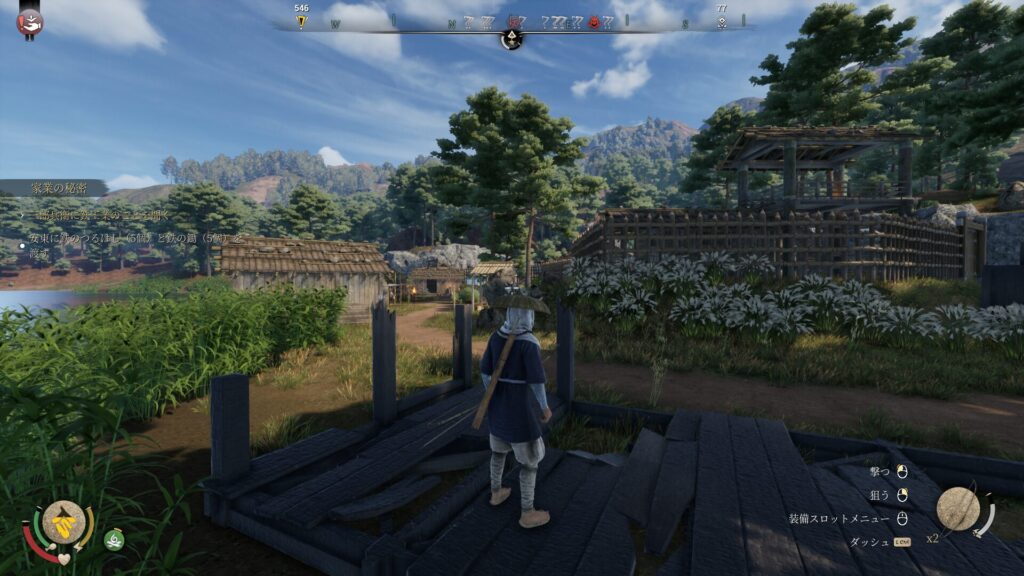Click the yellow quest marker on compass
Viewport: 1024px width, 576px height.
tap(301, 21)
